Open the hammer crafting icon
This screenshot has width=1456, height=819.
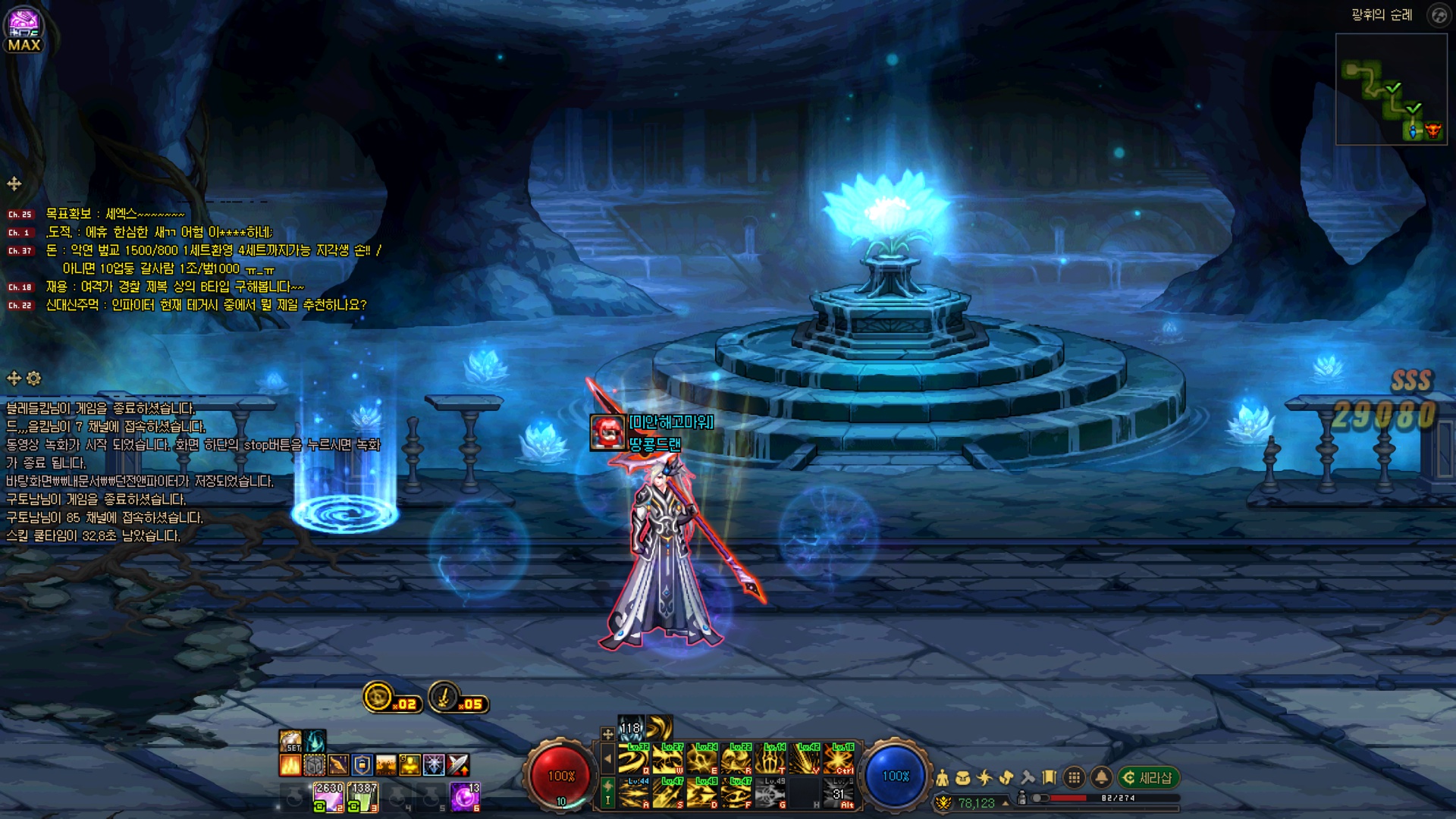click(x=1028, y=778)
